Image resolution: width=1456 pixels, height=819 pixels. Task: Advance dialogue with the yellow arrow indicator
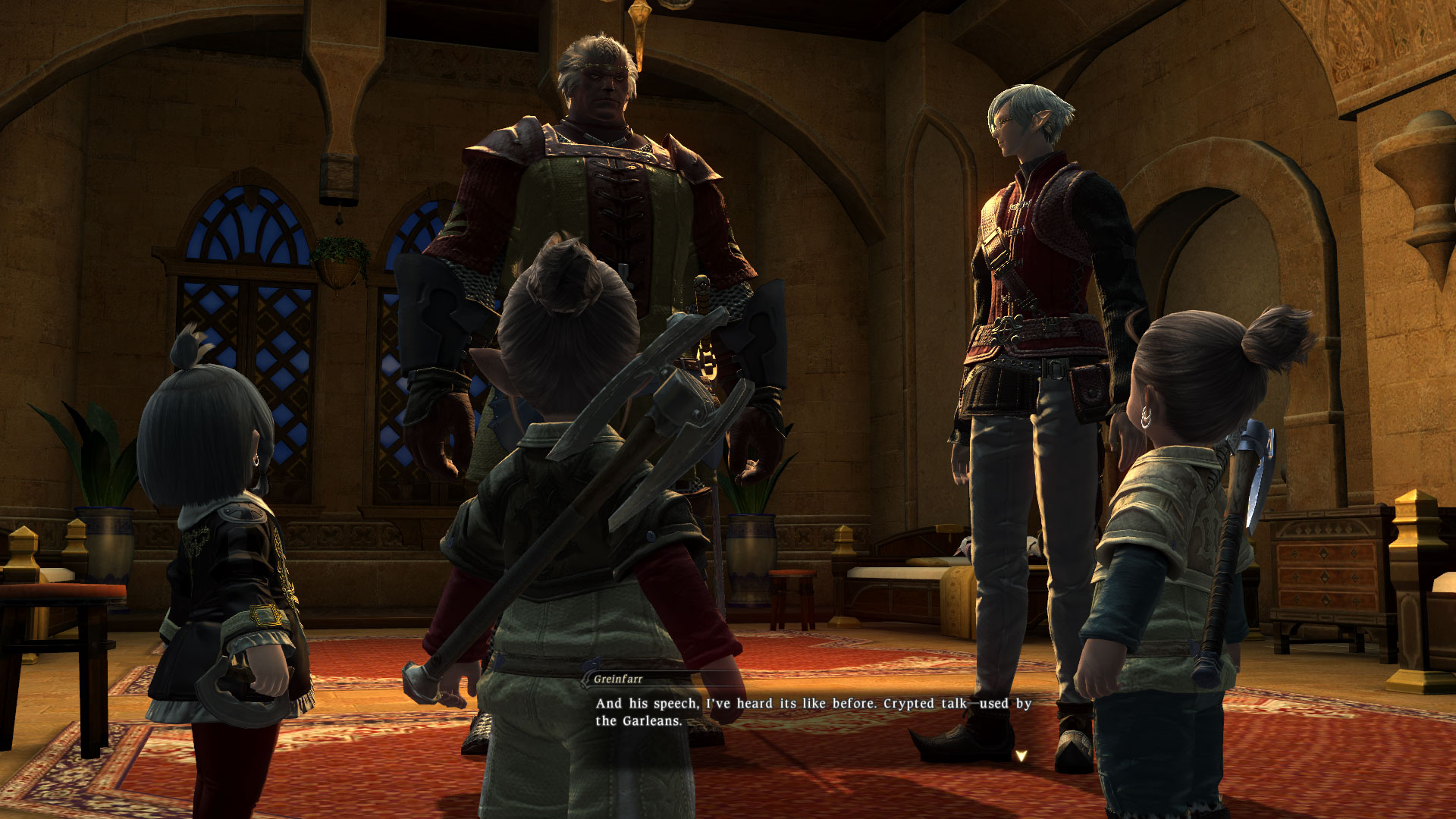click(1021, 755)
